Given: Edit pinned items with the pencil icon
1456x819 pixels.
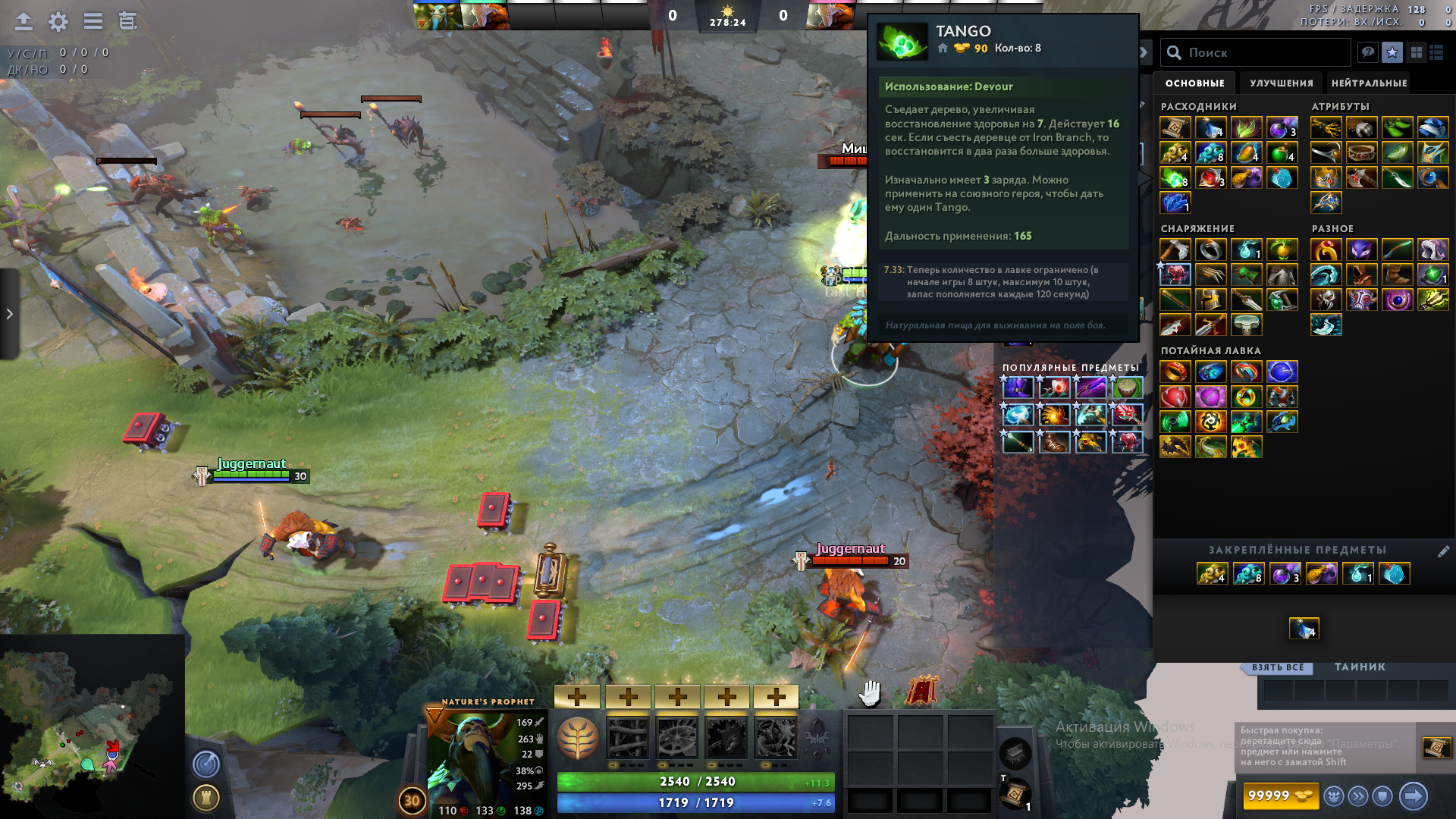Looking at the screenshot, I should (x=1443, y=551).
